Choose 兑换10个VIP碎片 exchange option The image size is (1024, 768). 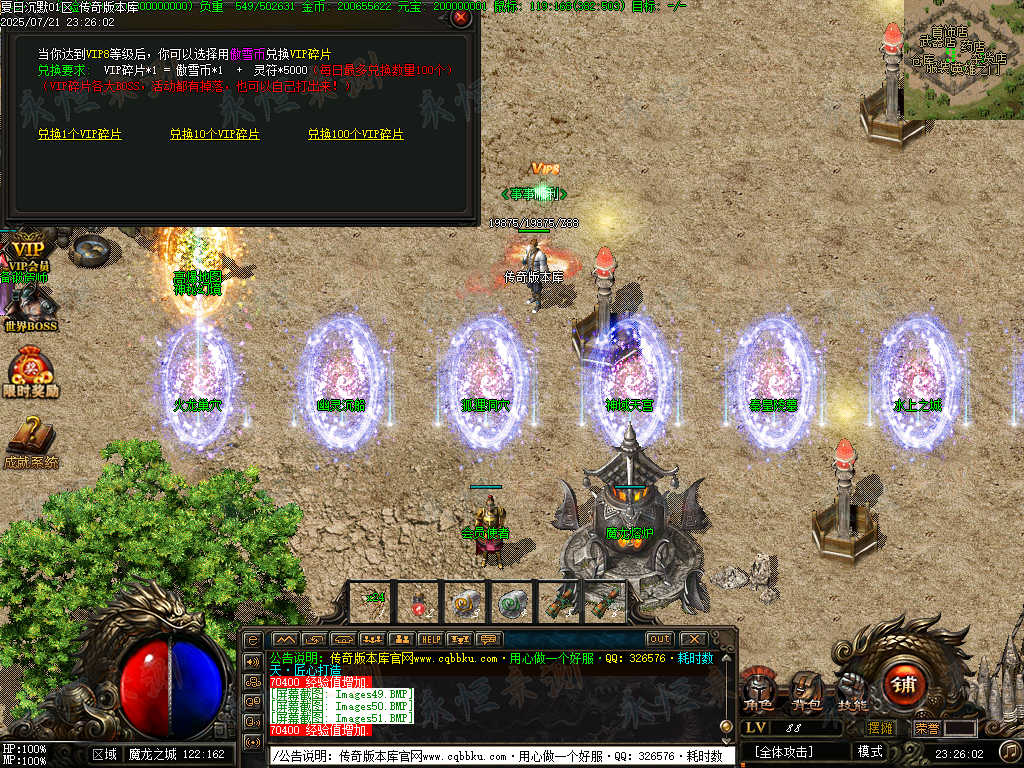[214, 134]
